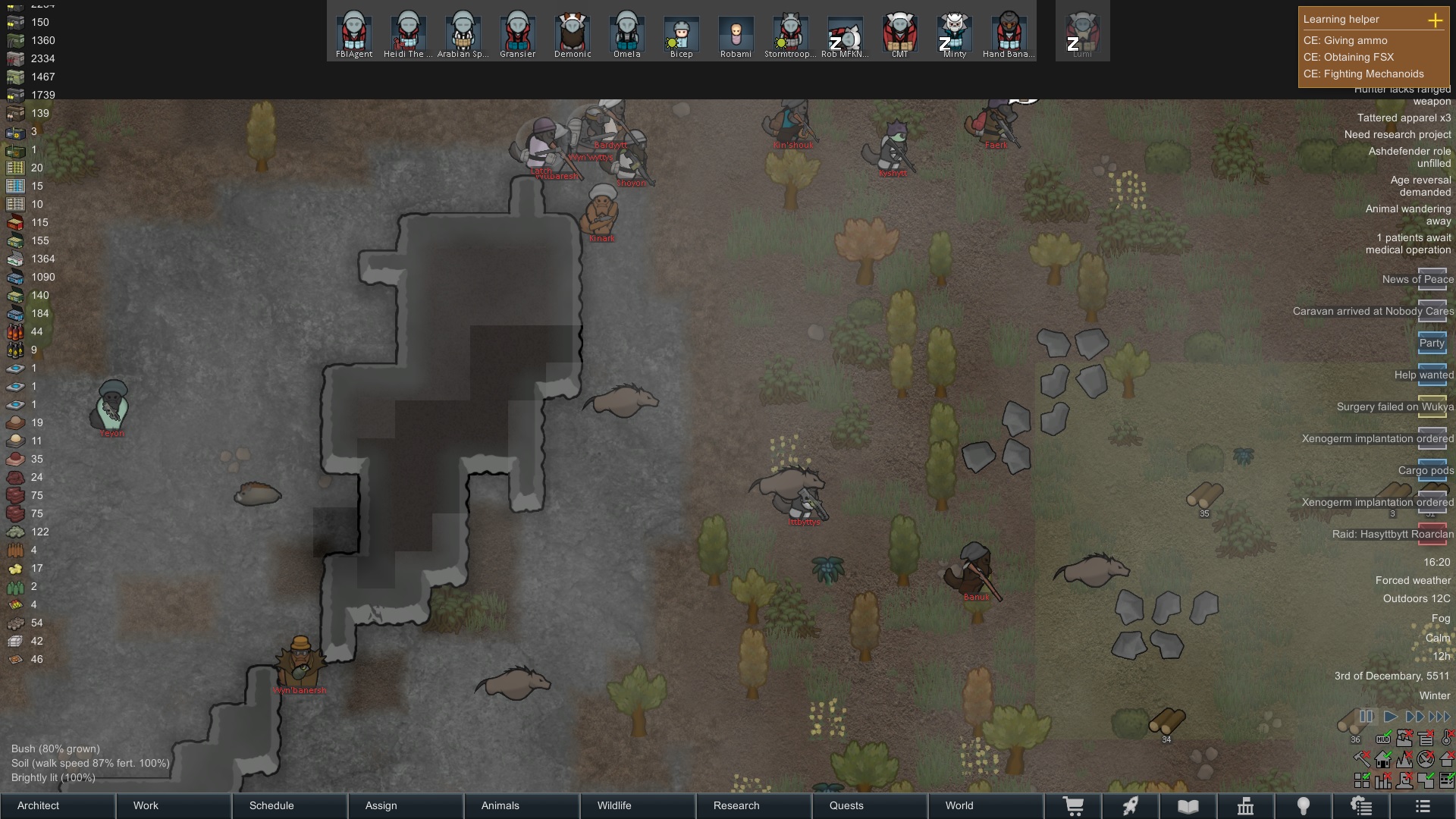Screen dimensions: 1456x819
Task: Show the Wildlife tab
Action: click(x=638, y=805)
